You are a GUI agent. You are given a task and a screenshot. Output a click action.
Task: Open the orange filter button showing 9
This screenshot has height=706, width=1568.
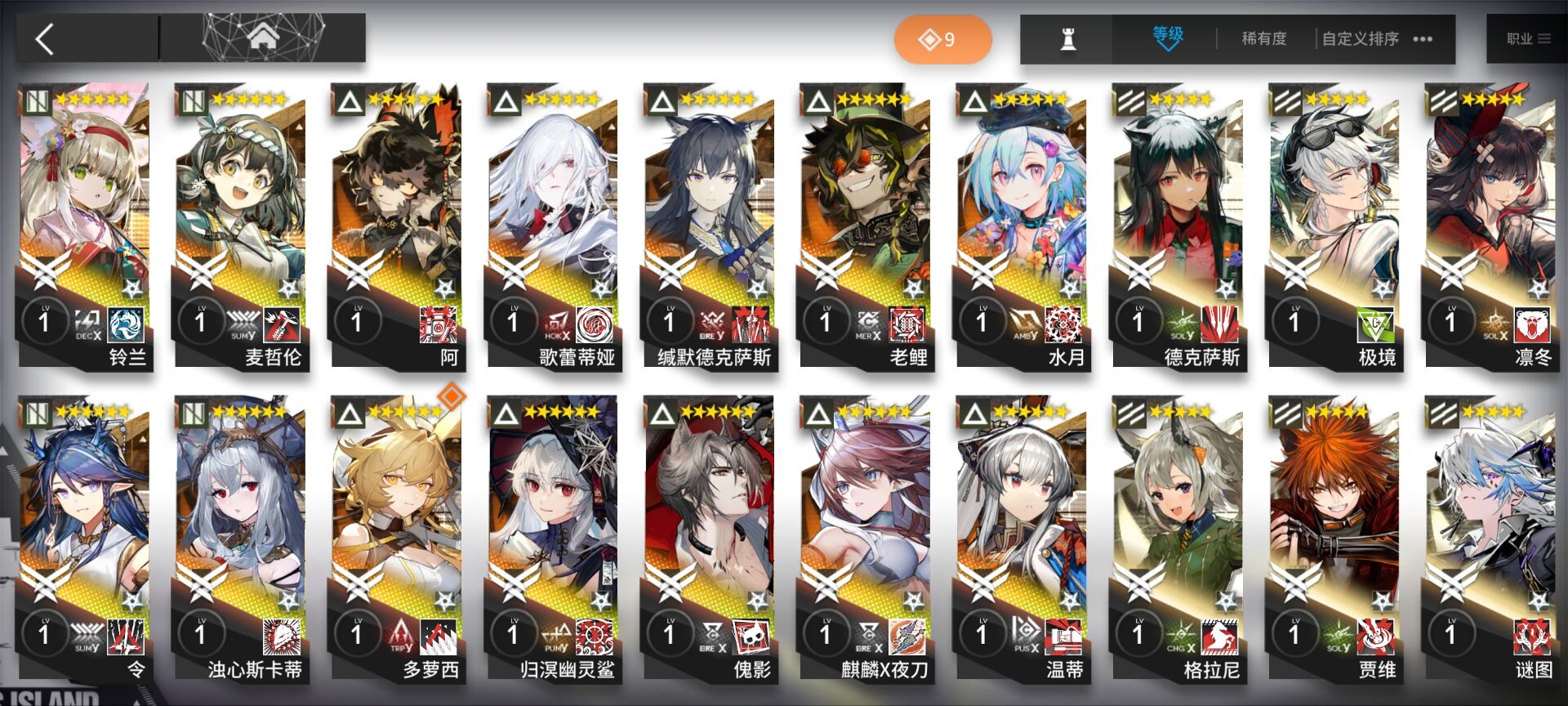[942, 39]
